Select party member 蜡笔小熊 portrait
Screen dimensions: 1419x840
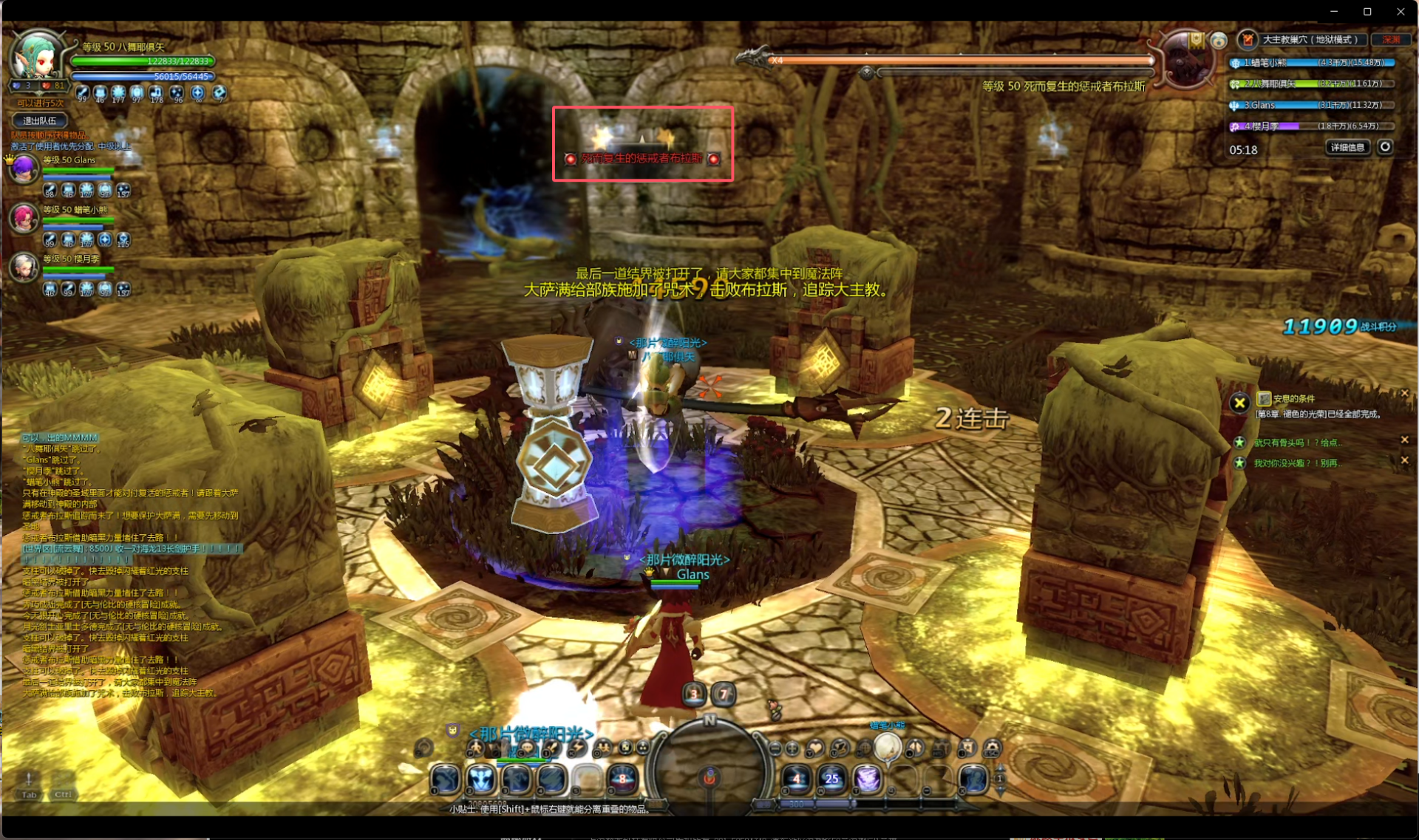[x=24, y=218]
